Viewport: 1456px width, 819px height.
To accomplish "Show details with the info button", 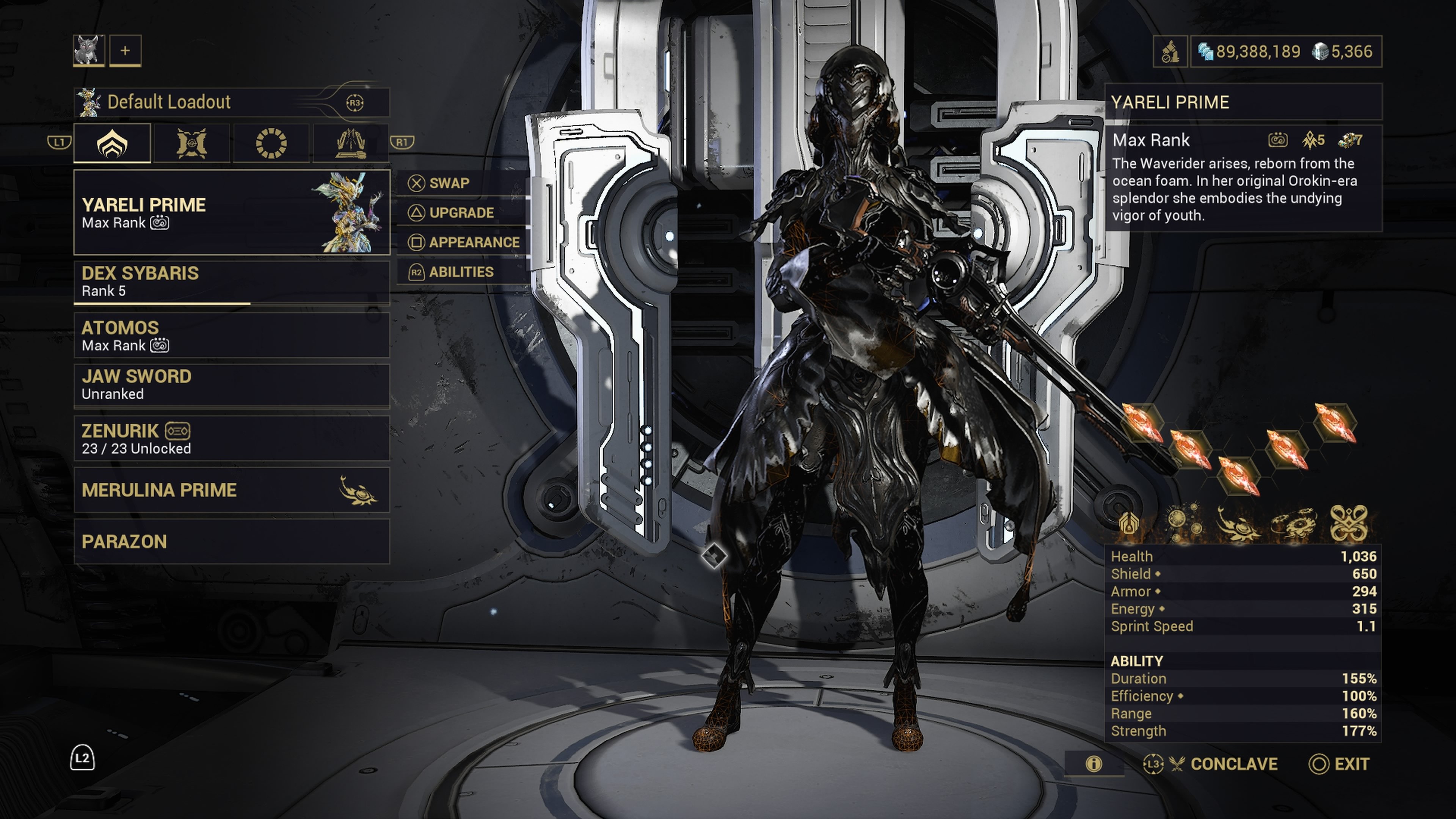I will 1094,764.
